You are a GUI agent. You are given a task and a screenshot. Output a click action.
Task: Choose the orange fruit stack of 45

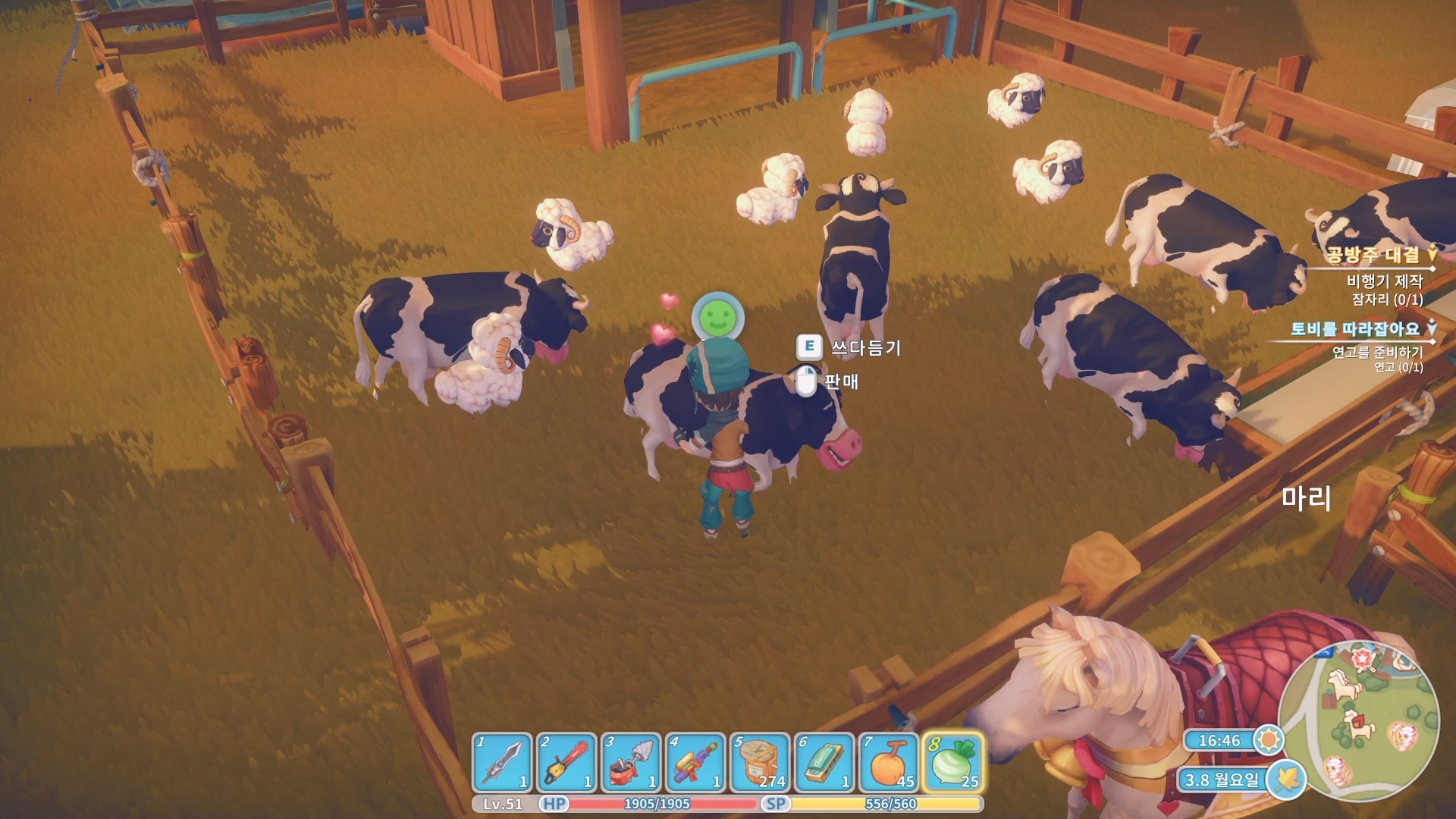(889, 761)
